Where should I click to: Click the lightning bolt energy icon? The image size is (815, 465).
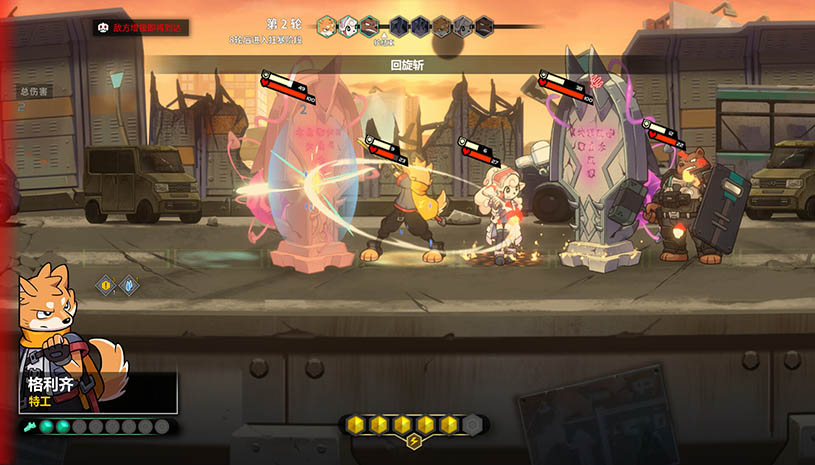[413, 442]
